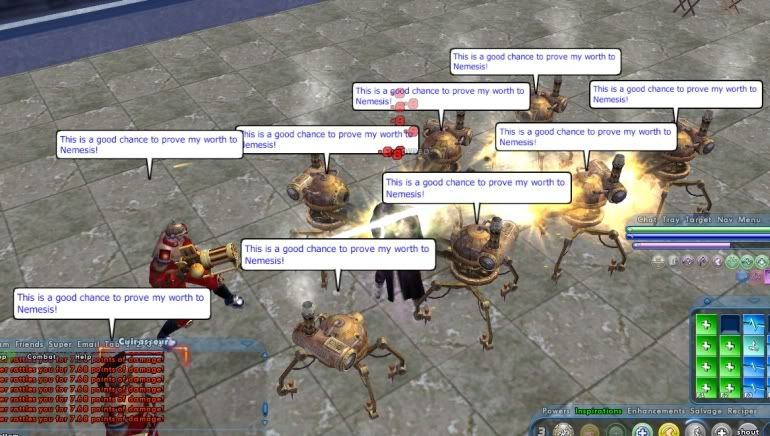Use the top-left green cross inspiration
The width and height of the screenshot is (770, 436).
pyautogui.click(x=707, y=325)
